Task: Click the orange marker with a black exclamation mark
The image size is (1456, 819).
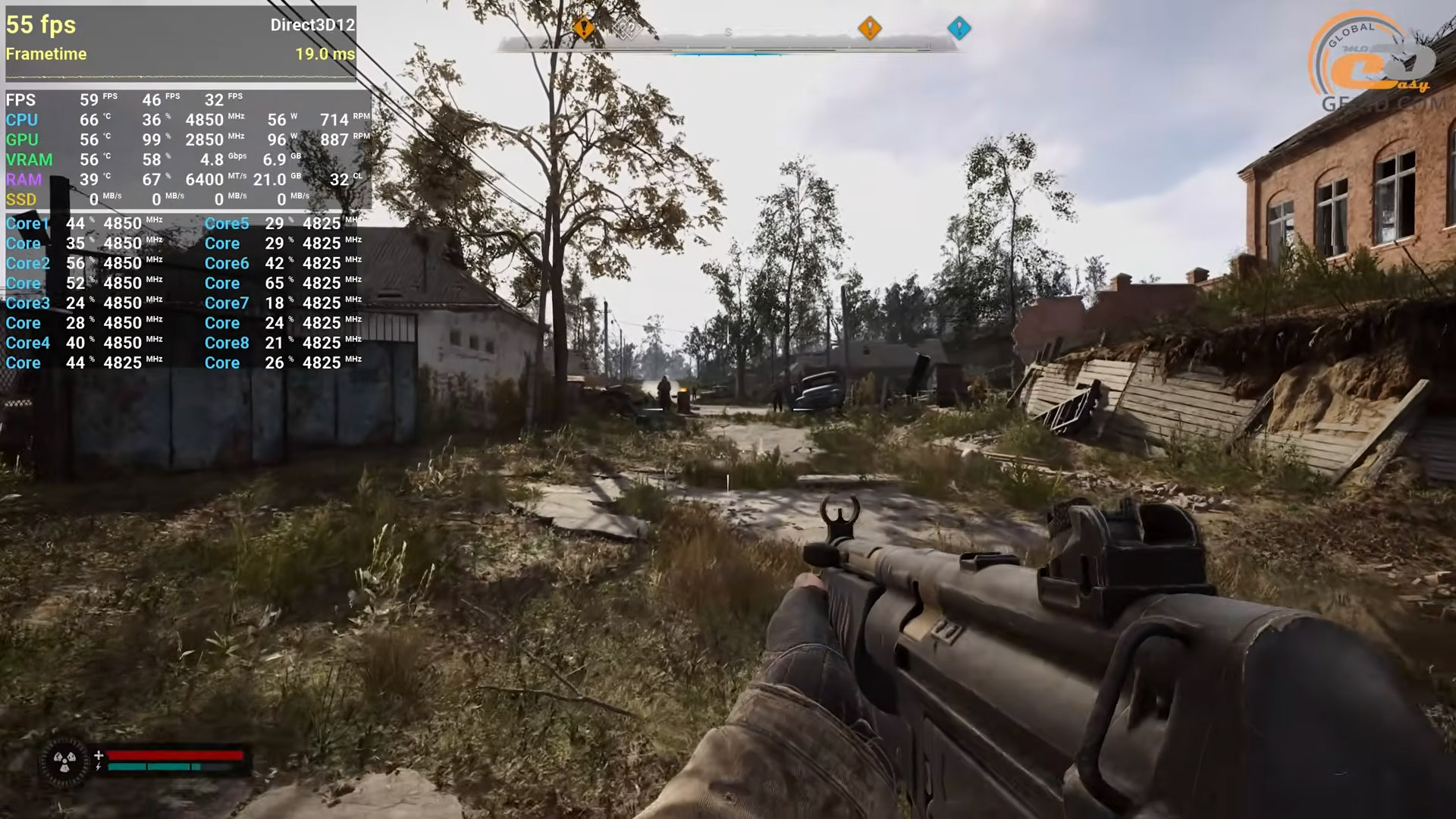Action: (583, 28)
